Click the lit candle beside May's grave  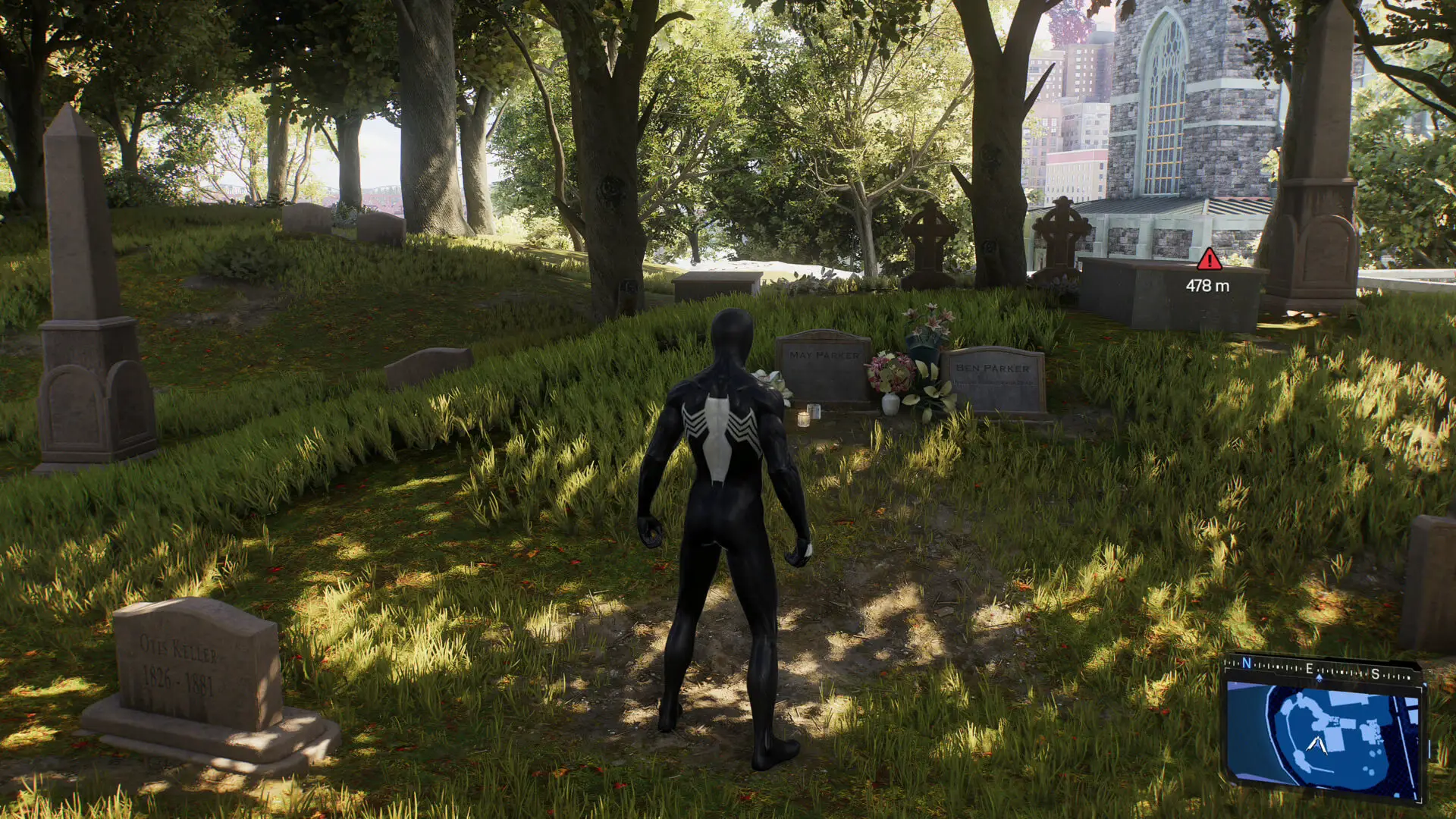805,417
